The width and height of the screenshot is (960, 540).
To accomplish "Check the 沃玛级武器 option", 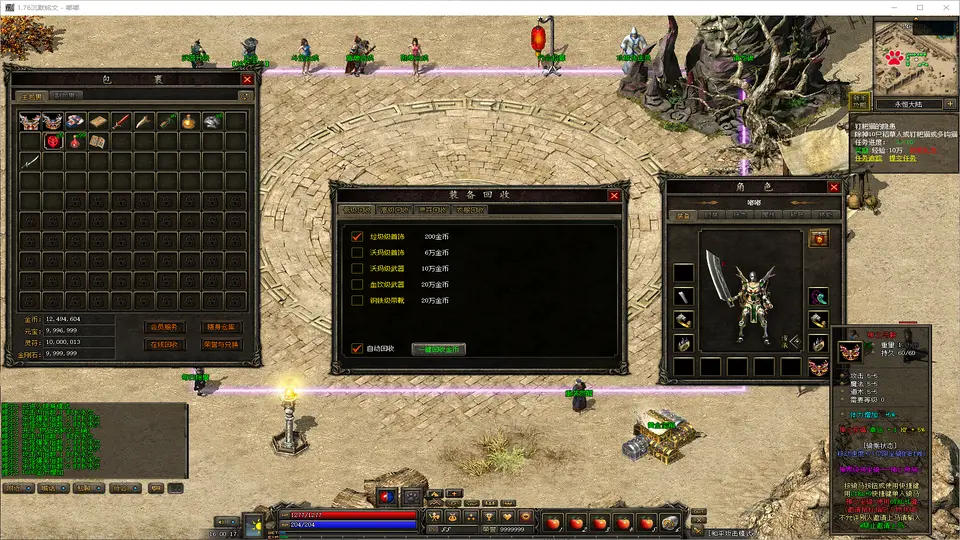I will 357,269.
